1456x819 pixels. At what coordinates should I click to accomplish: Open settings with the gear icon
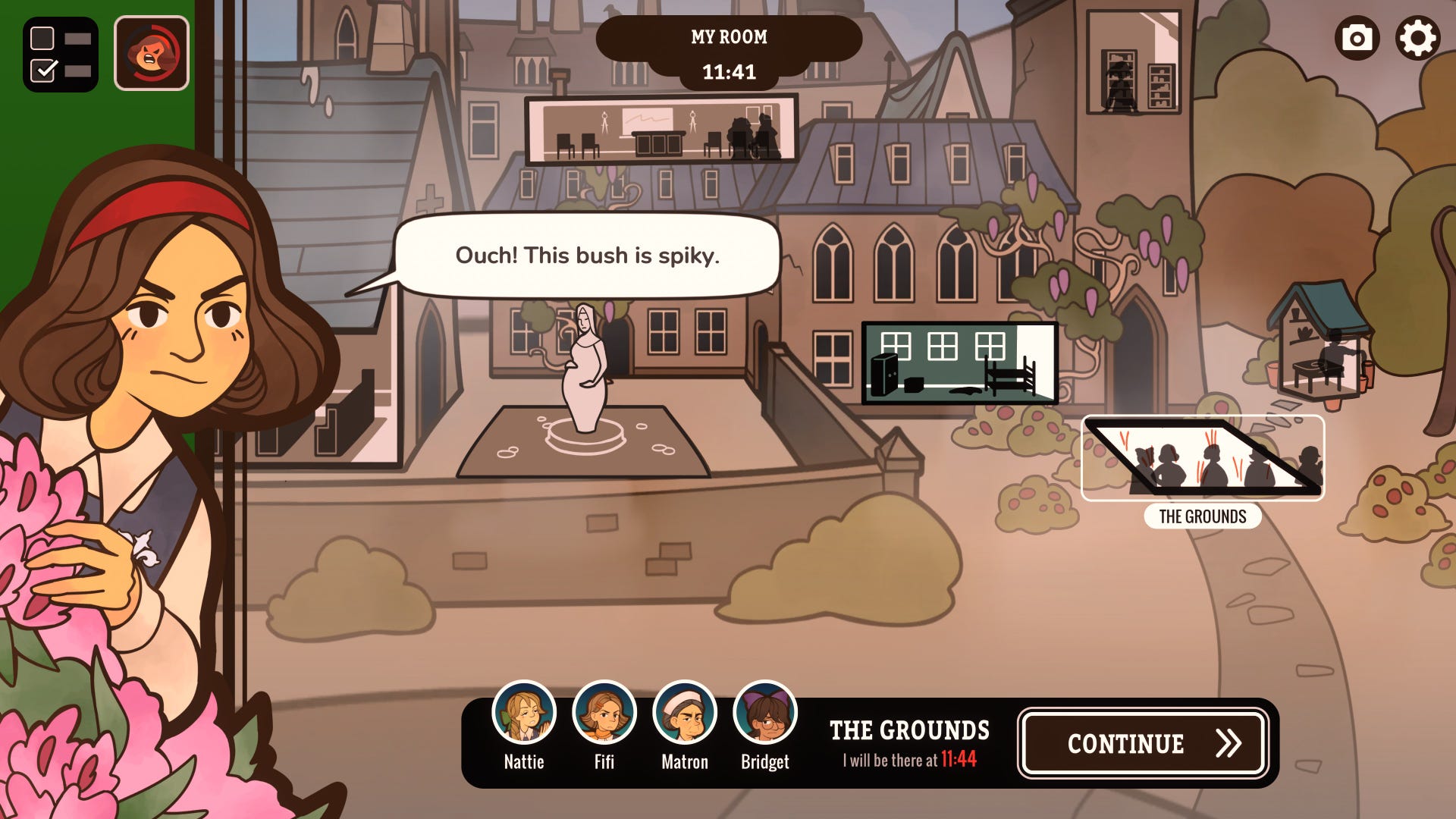click(x=1417, y=38)
